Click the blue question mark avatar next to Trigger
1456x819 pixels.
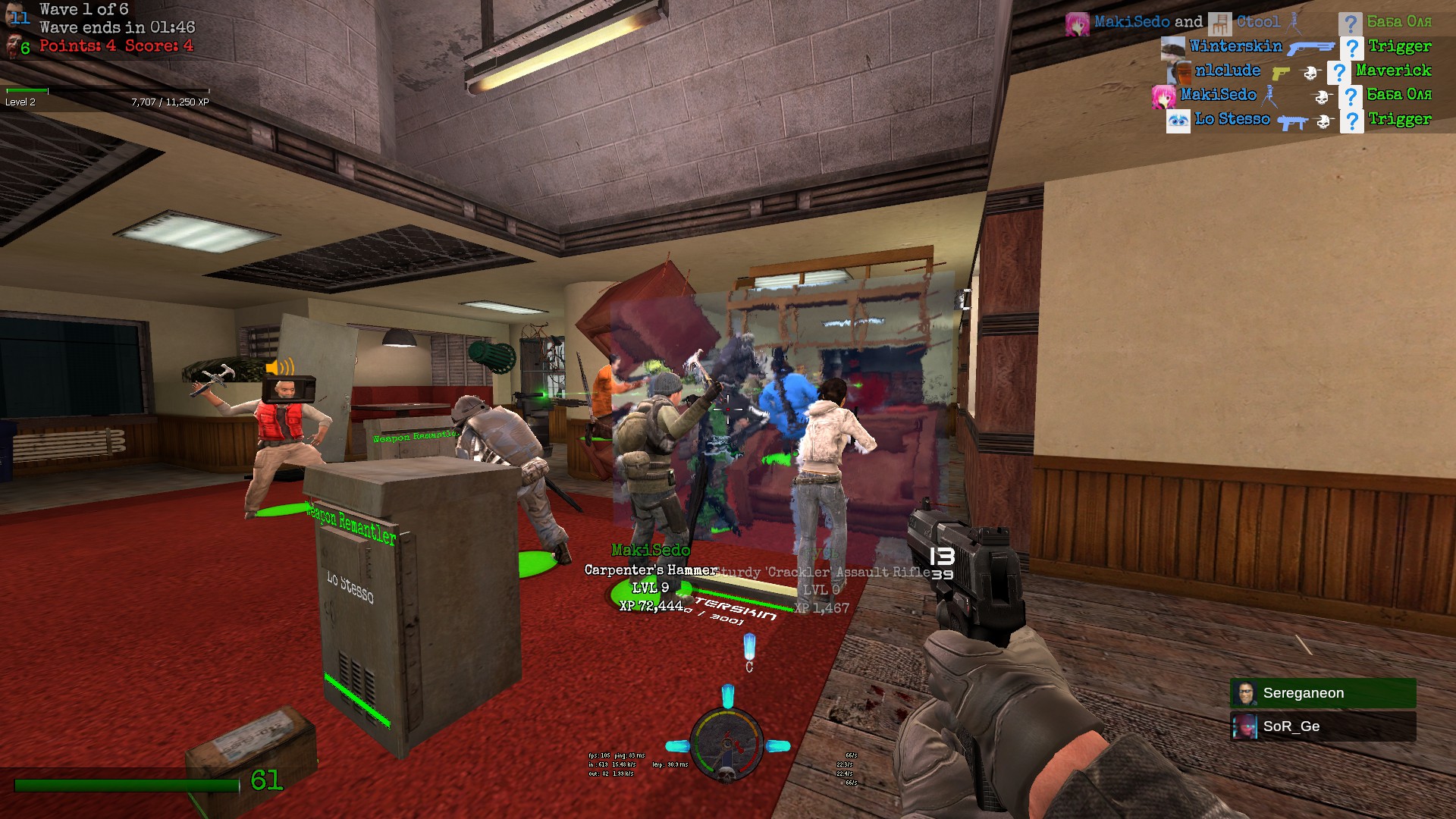coord(1353,49)
